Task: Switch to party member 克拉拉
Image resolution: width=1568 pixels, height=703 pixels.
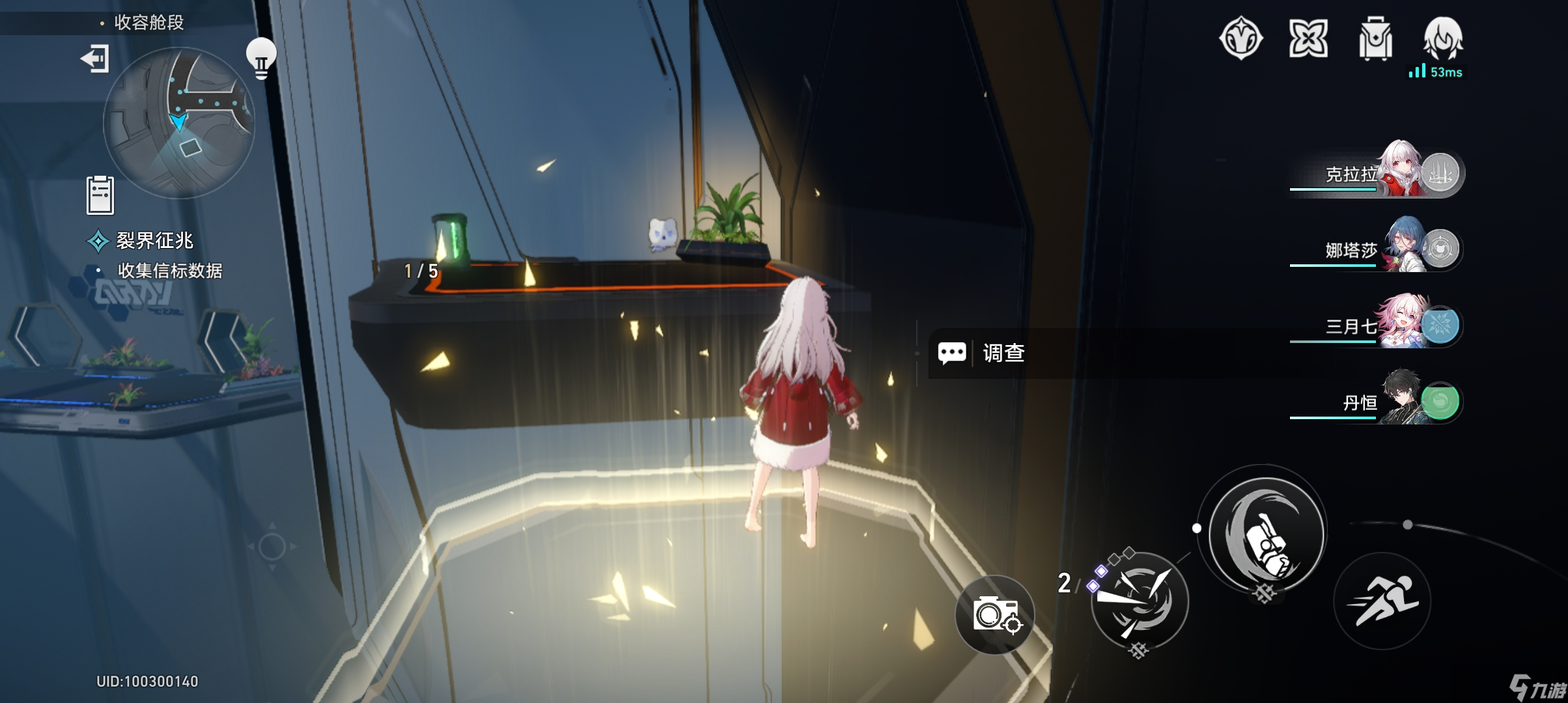Action: pos(1377,173)
